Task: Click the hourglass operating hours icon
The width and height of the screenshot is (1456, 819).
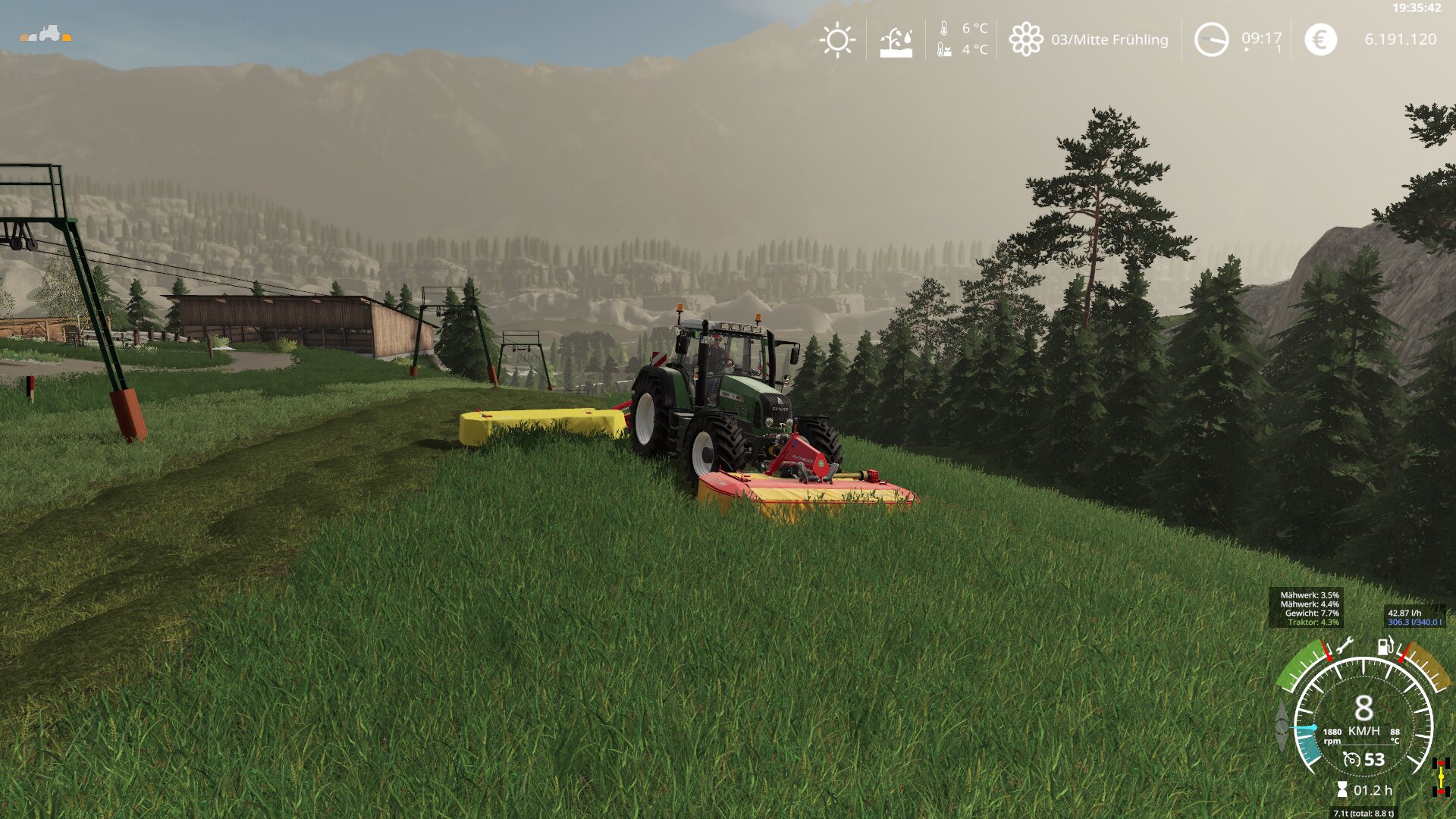Action: [x=1341, y=790]
